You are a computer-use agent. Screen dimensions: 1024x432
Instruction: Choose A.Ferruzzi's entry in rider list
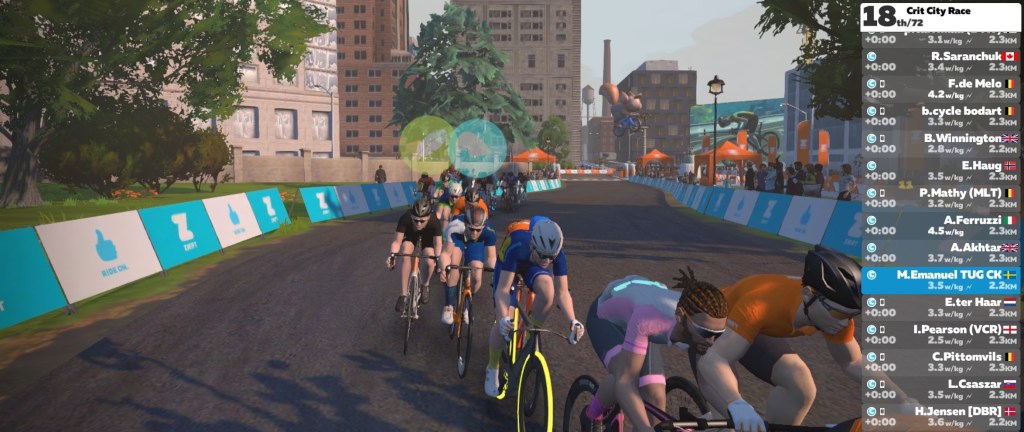coord(940,225)
